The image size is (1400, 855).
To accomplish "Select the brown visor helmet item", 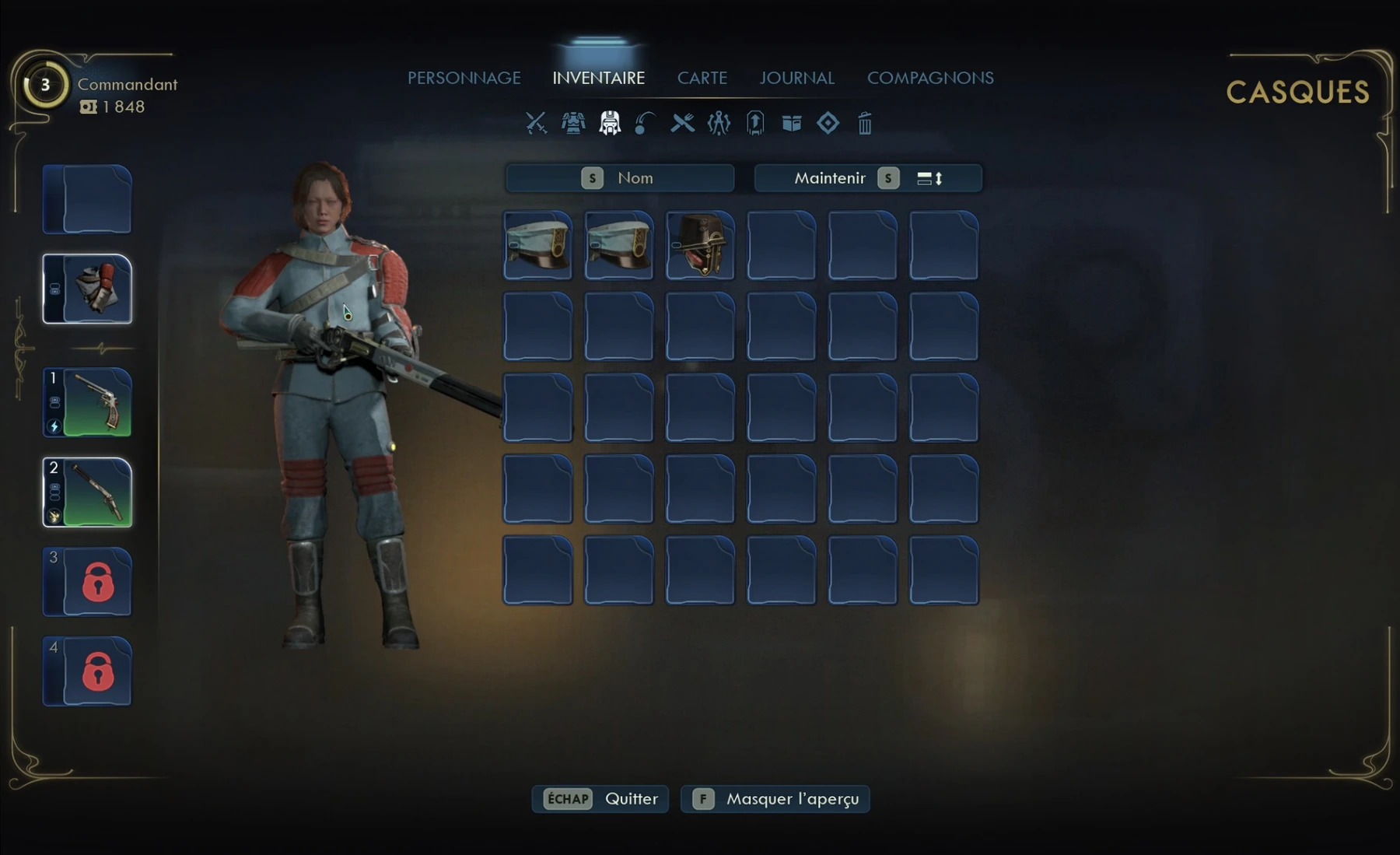I will [700, 245].
